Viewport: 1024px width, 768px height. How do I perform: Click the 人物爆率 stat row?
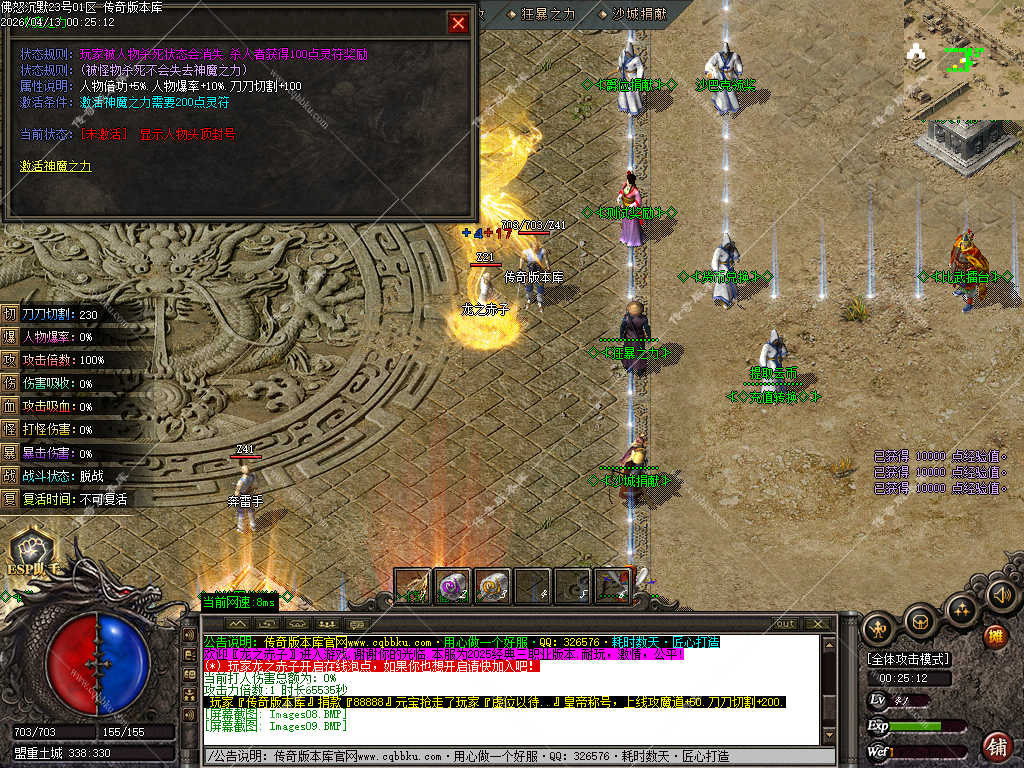[x=65, y=337]
